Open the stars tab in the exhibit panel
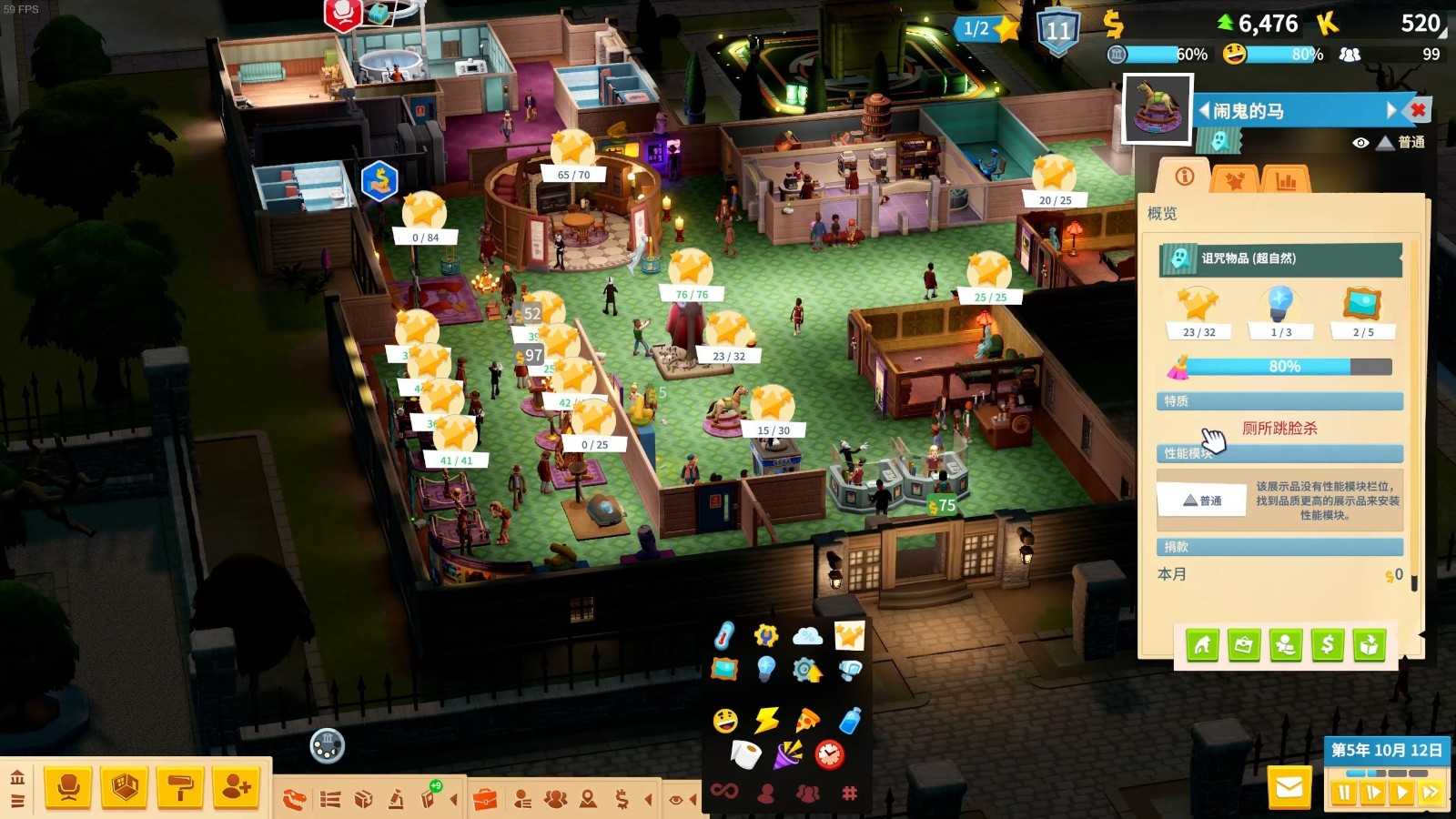The height and width of the screenshot is (819, 1456). (x=1235, y=179)
